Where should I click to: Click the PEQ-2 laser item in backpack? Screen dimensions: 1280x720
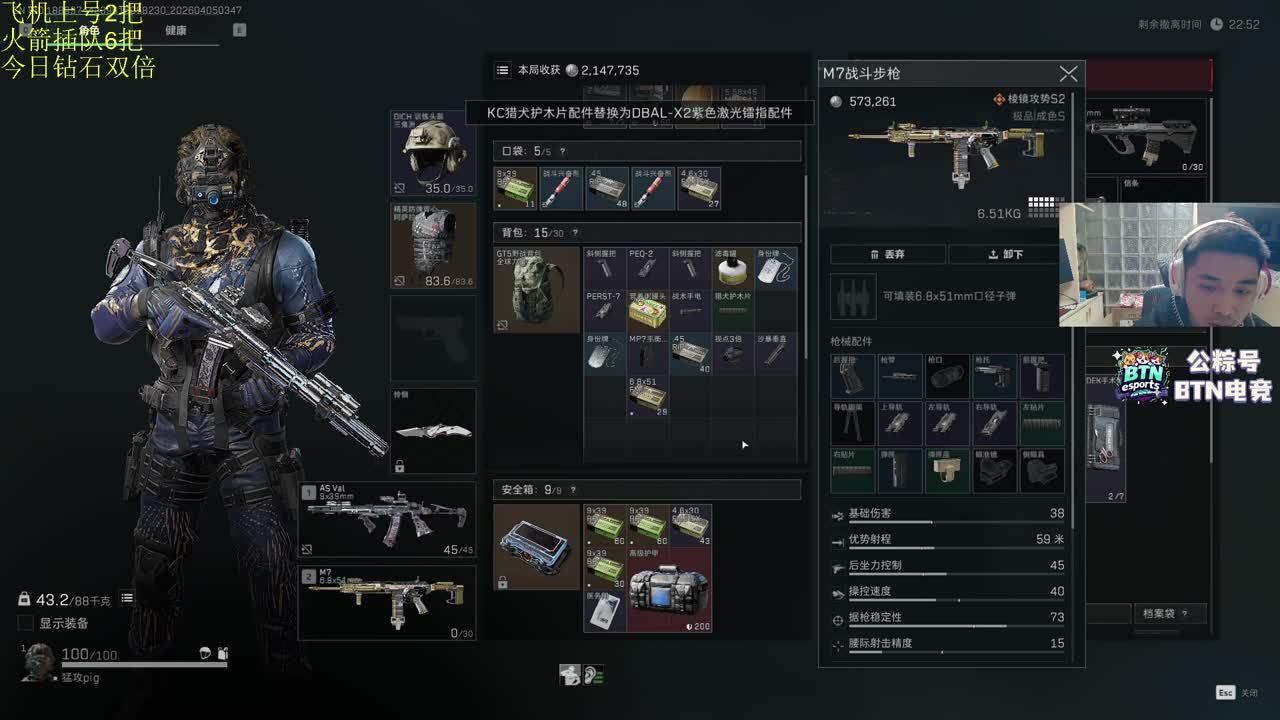648,268
